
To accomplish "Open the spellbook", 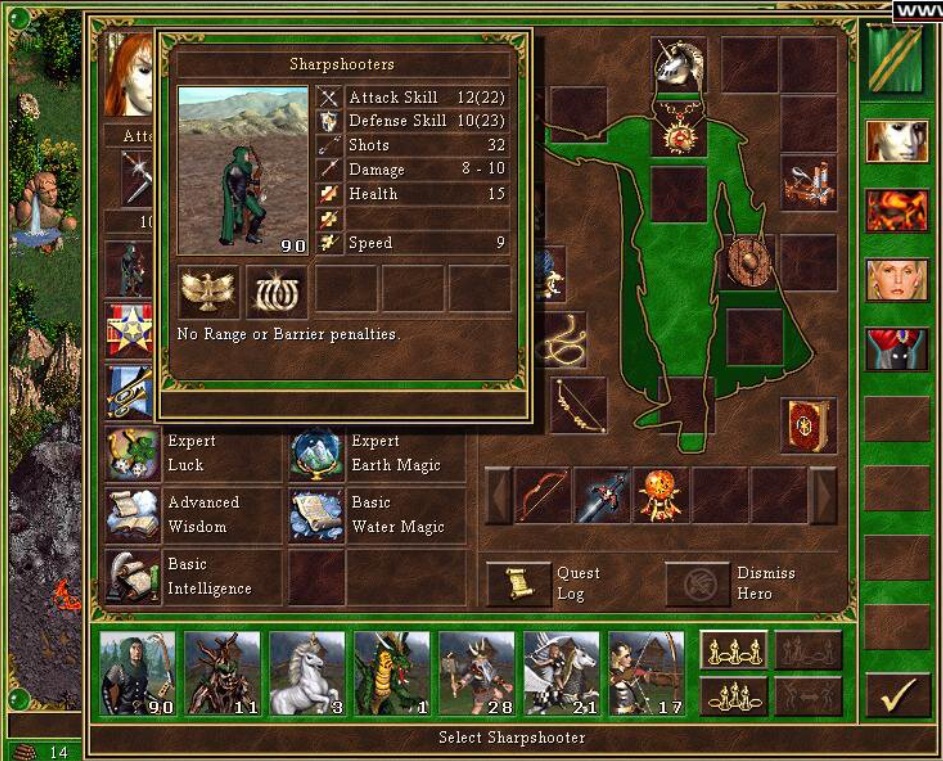I will tap(808, 425).
